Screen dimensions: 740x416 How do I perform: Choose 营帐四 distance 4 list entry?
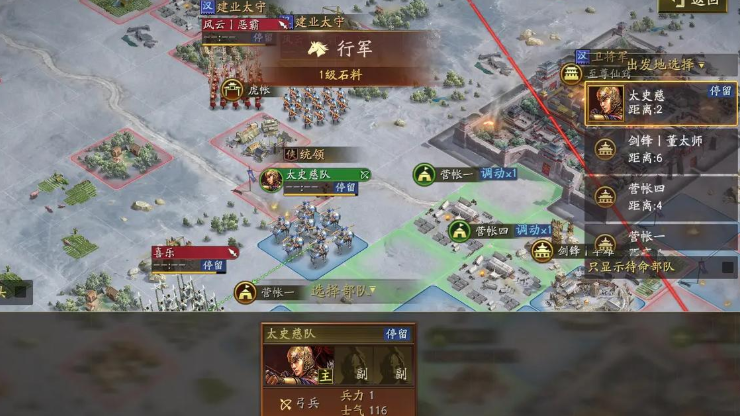(x=660, y=196)
